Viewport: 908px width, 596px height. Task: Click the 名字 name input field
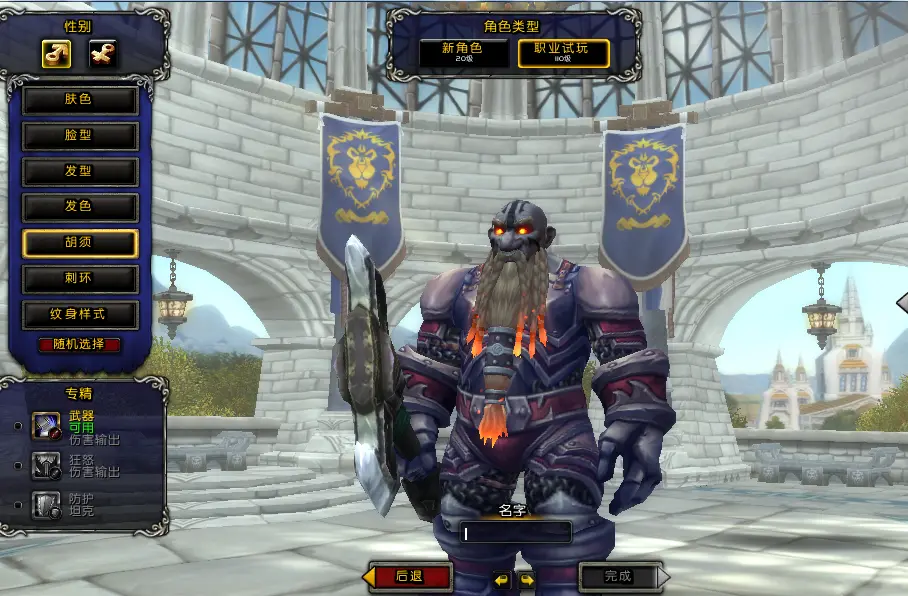tap(516, 533)
